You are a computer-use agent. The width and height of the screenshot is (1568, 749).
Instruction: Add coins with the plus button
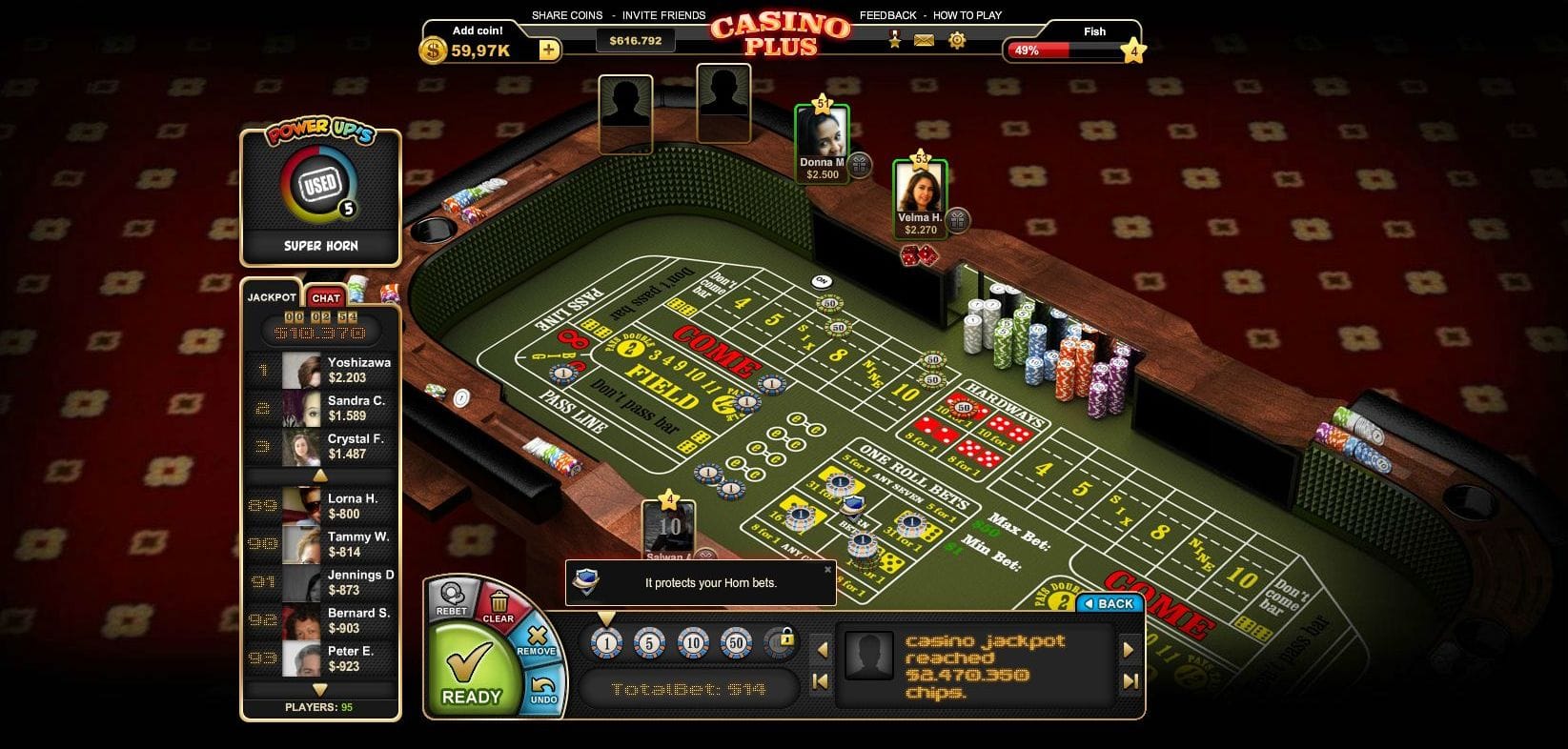(549, 51)
